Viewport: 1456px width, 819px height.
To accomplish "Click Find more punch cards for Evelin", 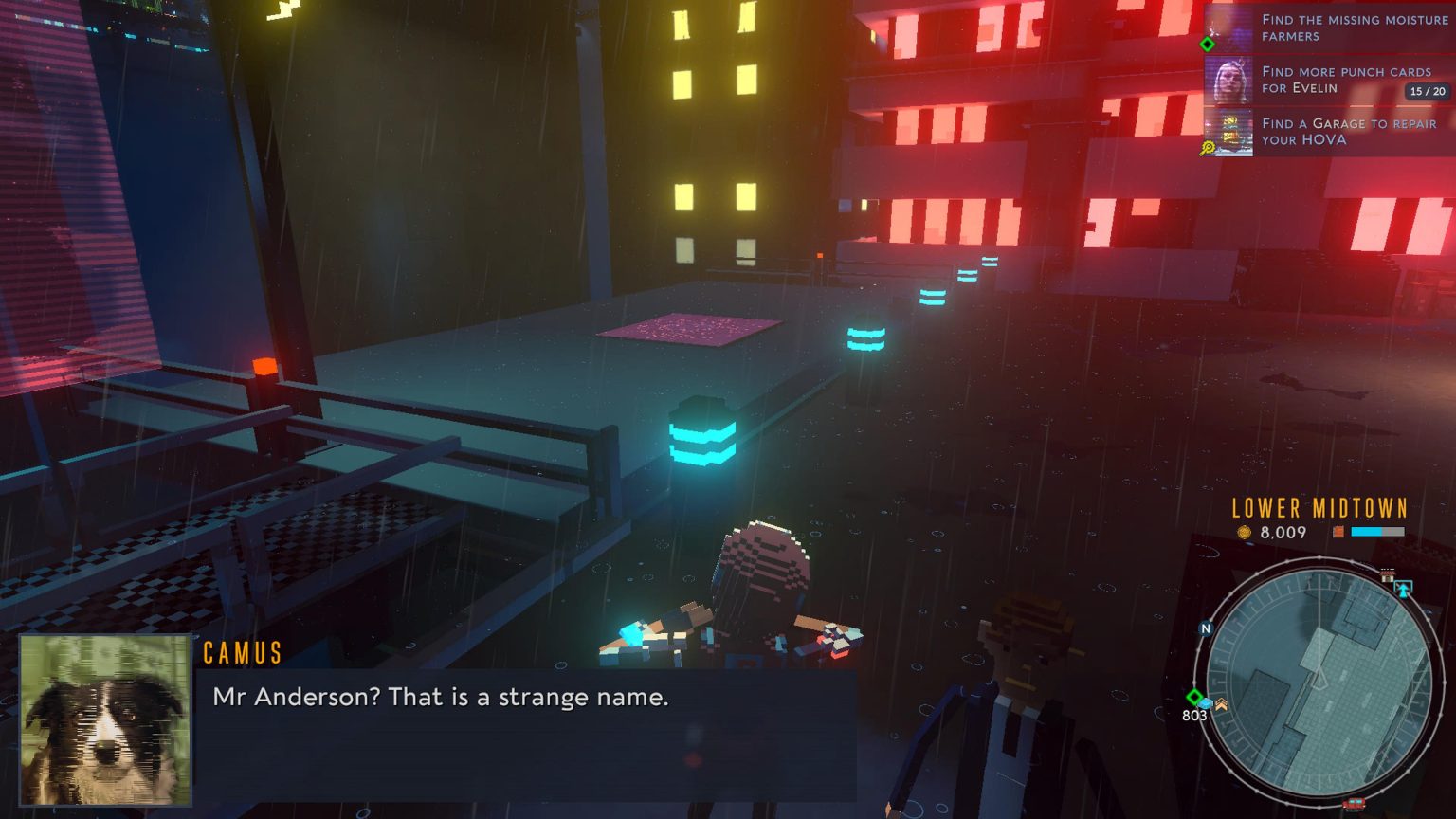I will coord(1346,79).
